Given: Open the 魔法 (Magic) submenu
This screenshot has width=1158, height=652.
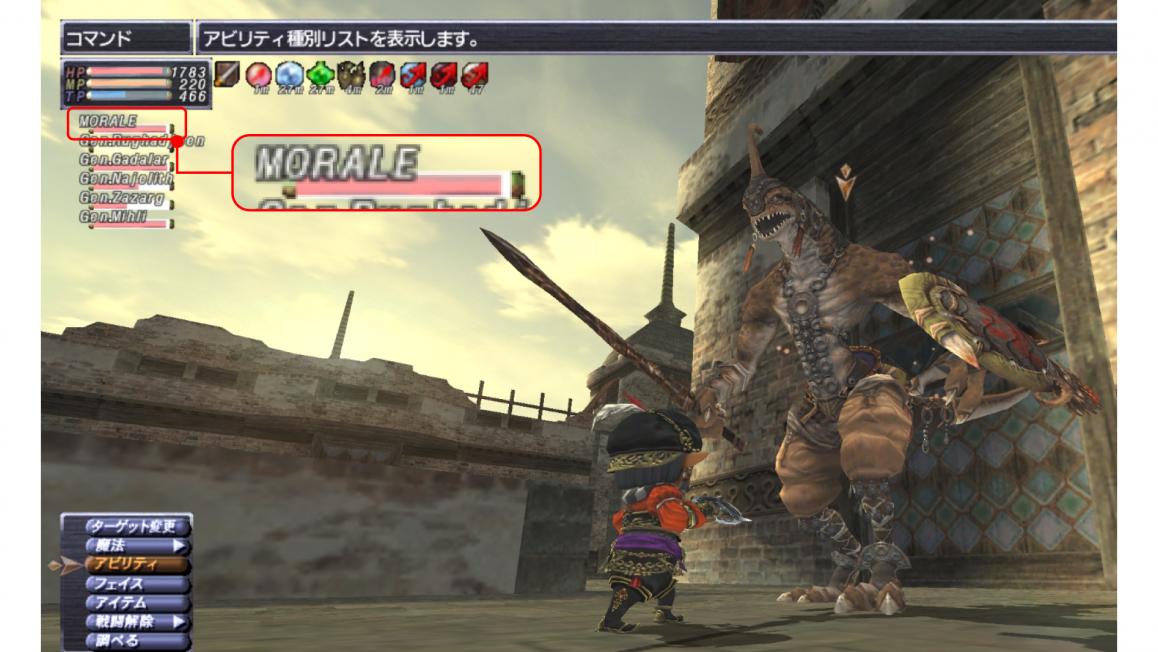Looking at the screenshot, I should (x=126, y=545).
